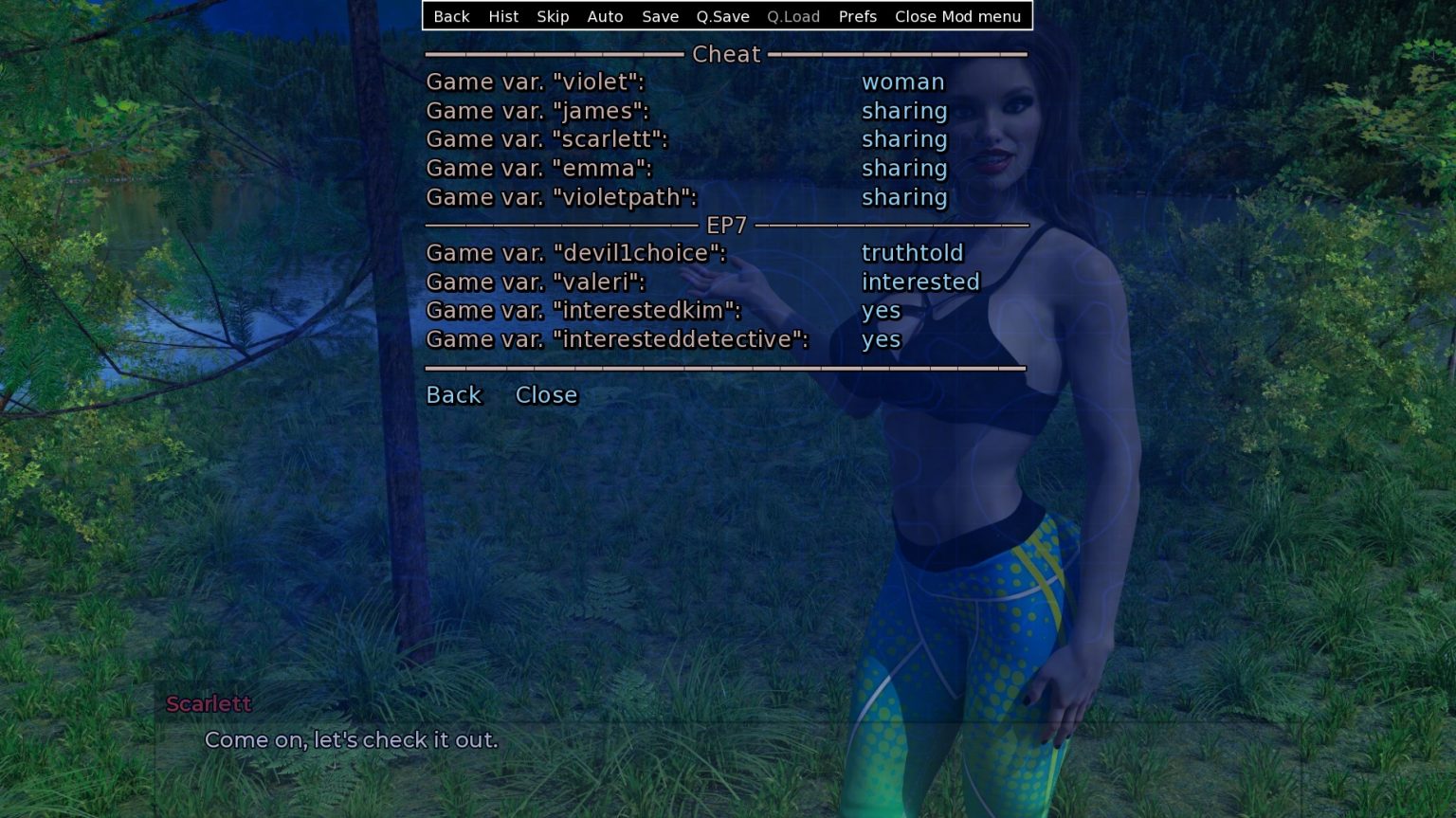Enable Skip mode in the quick menu
This screenshot has width=1456, height=818.
point(553,16)
